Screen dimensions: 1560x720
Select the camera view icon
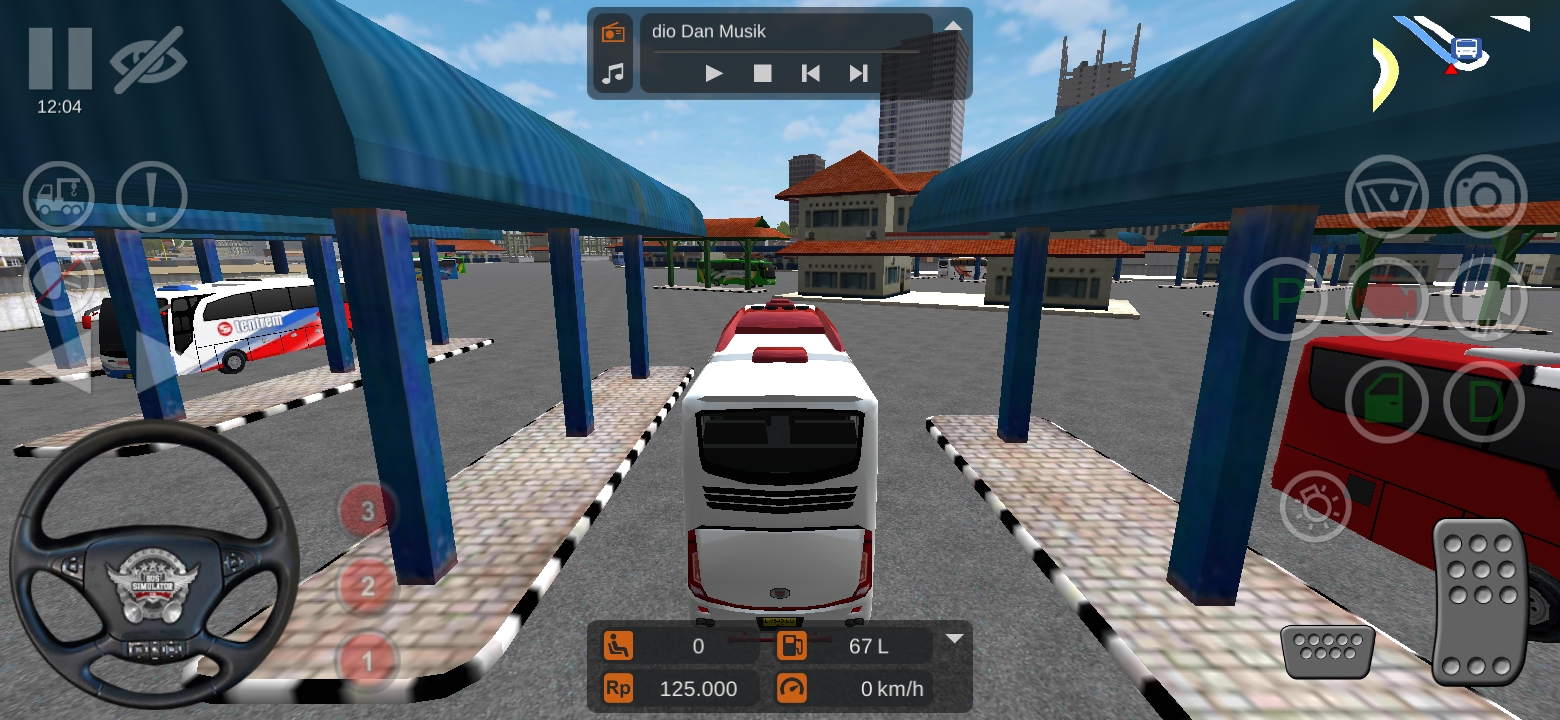[1484, 196]
